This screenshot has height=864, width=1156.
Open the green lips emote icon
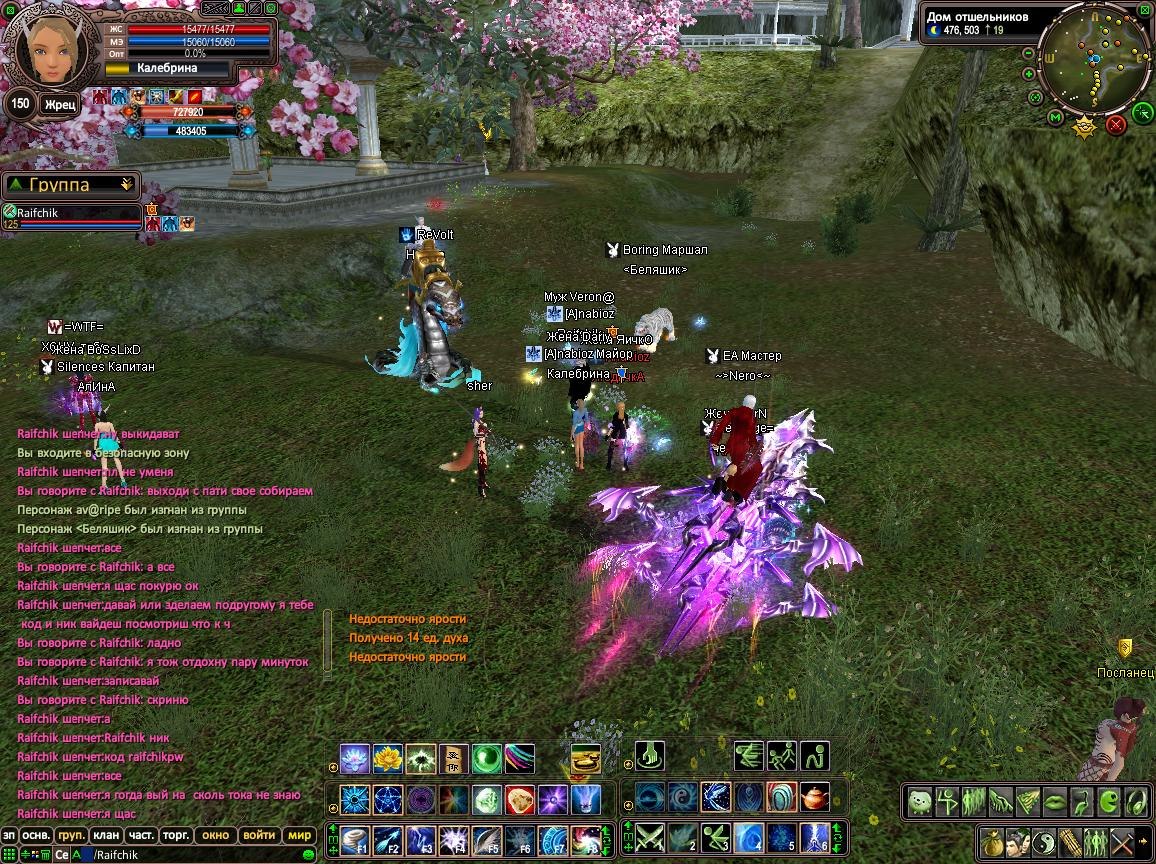[x=1055, y=802]
